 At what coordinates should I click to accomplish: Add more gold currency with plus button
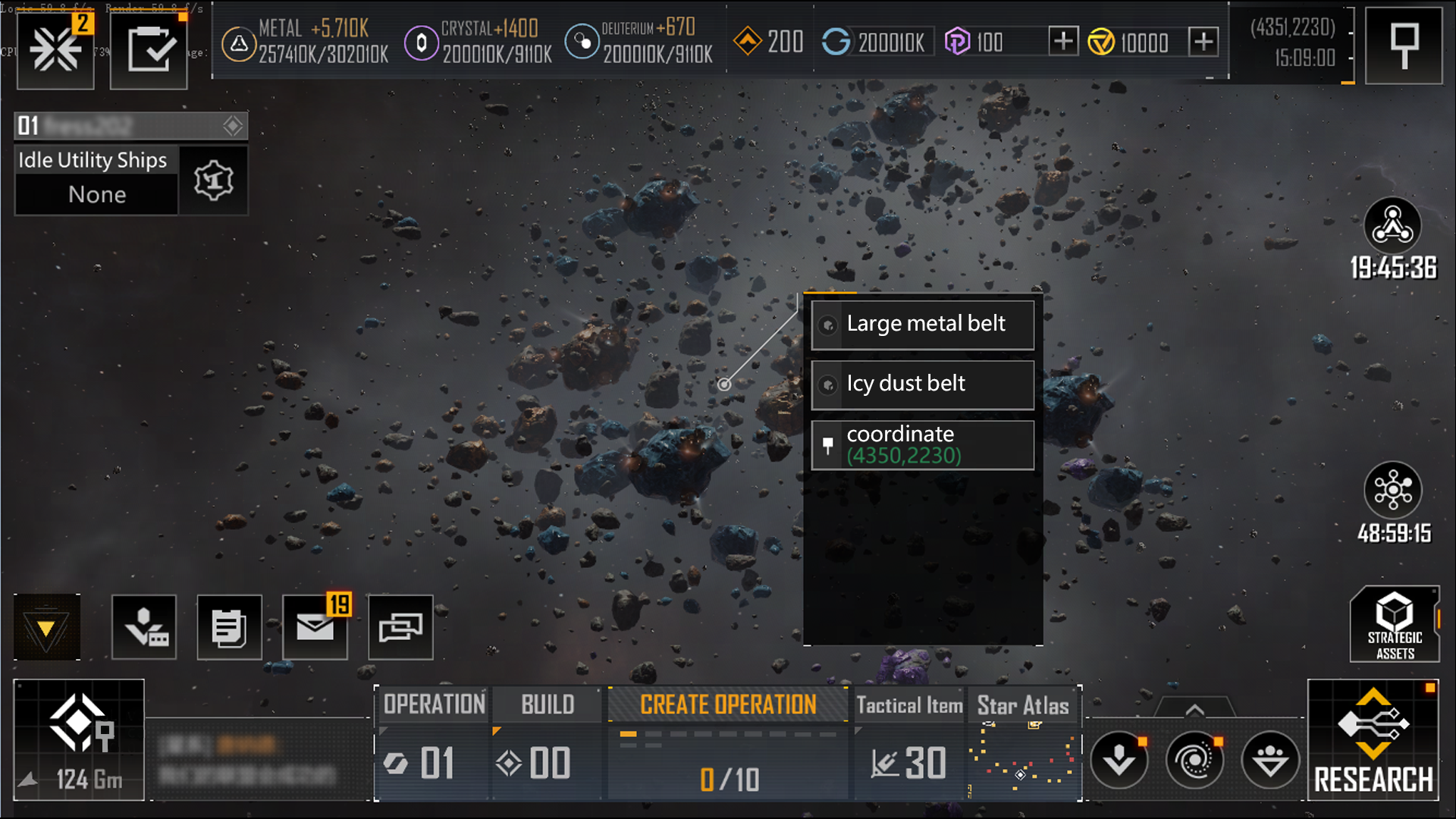1203,41
